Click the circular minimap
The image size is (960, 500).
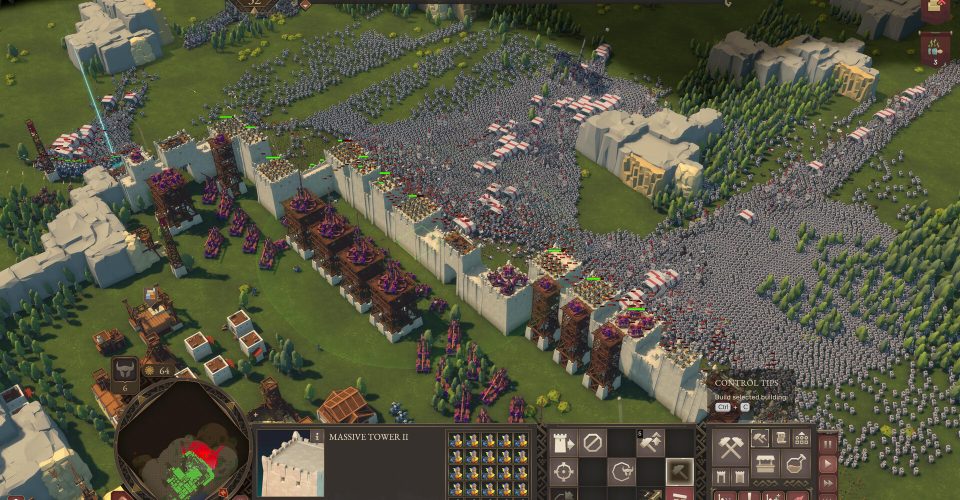tap(180, 445)
